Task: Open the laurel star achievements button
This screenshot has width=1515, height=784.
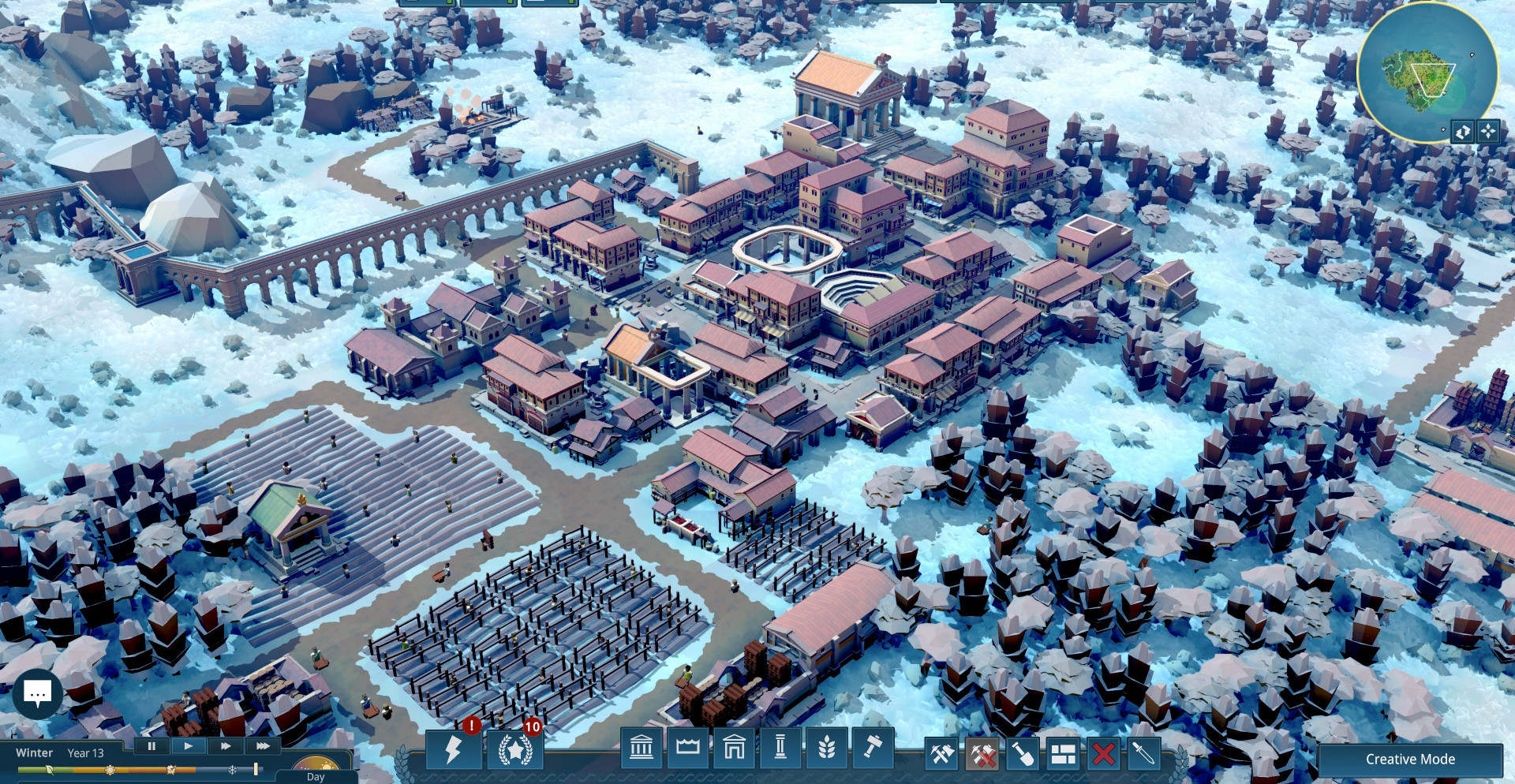Action: 515,749
